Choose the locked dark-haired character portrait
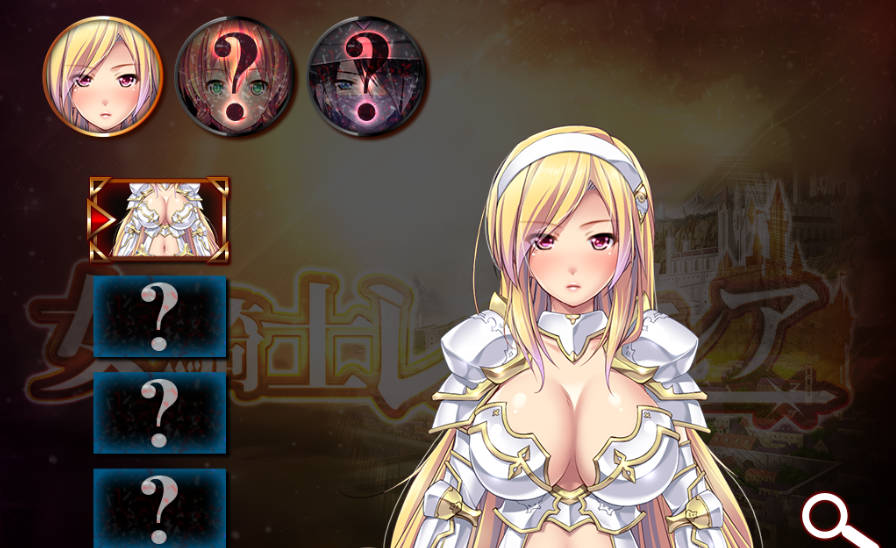Viewport: 896px width, 548px height. pyautogui.click(x=367, y=77)
